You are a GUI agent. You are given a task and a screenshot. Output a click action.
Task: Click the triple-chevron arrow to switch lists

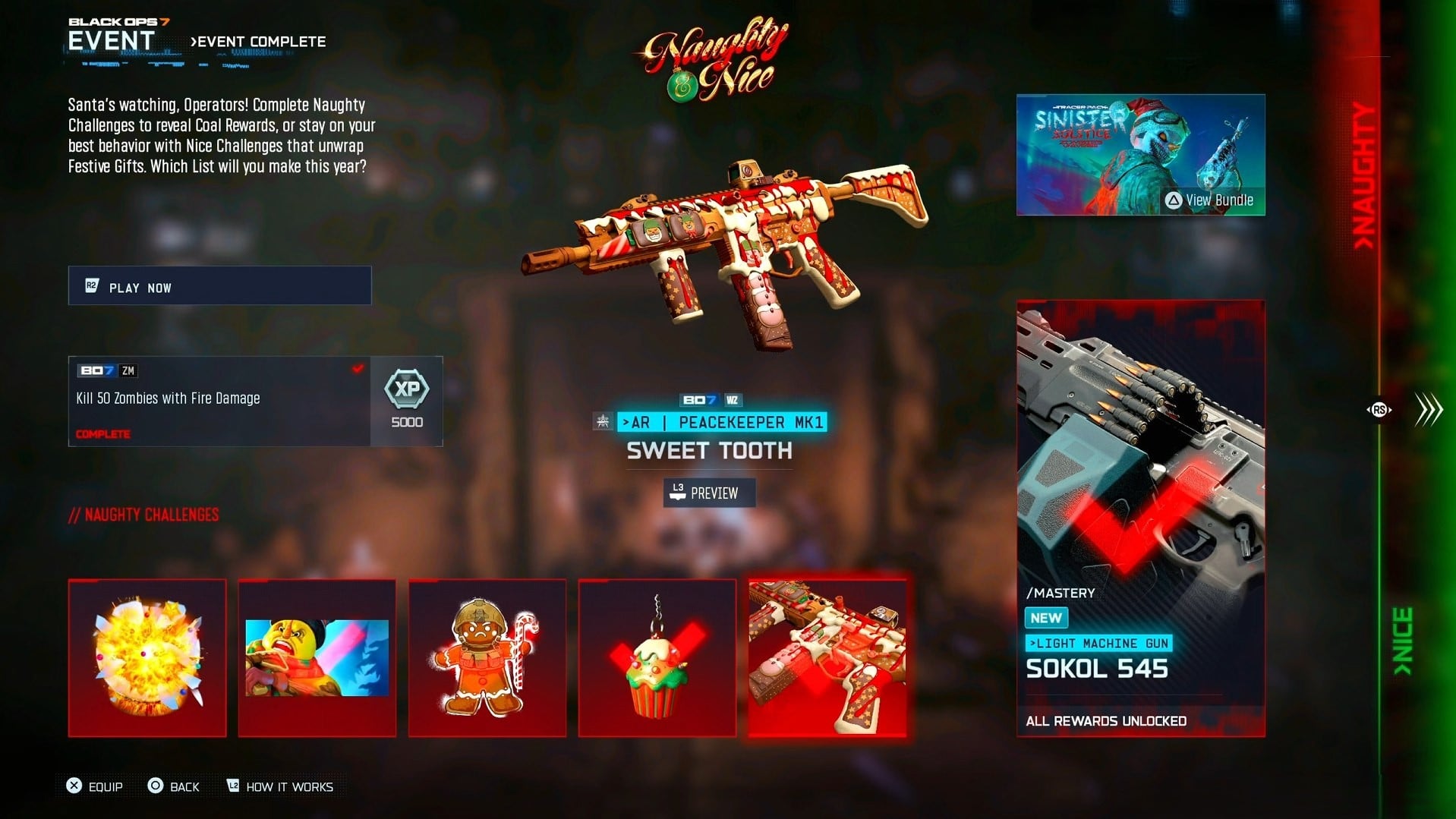(x=1429, y=410)
